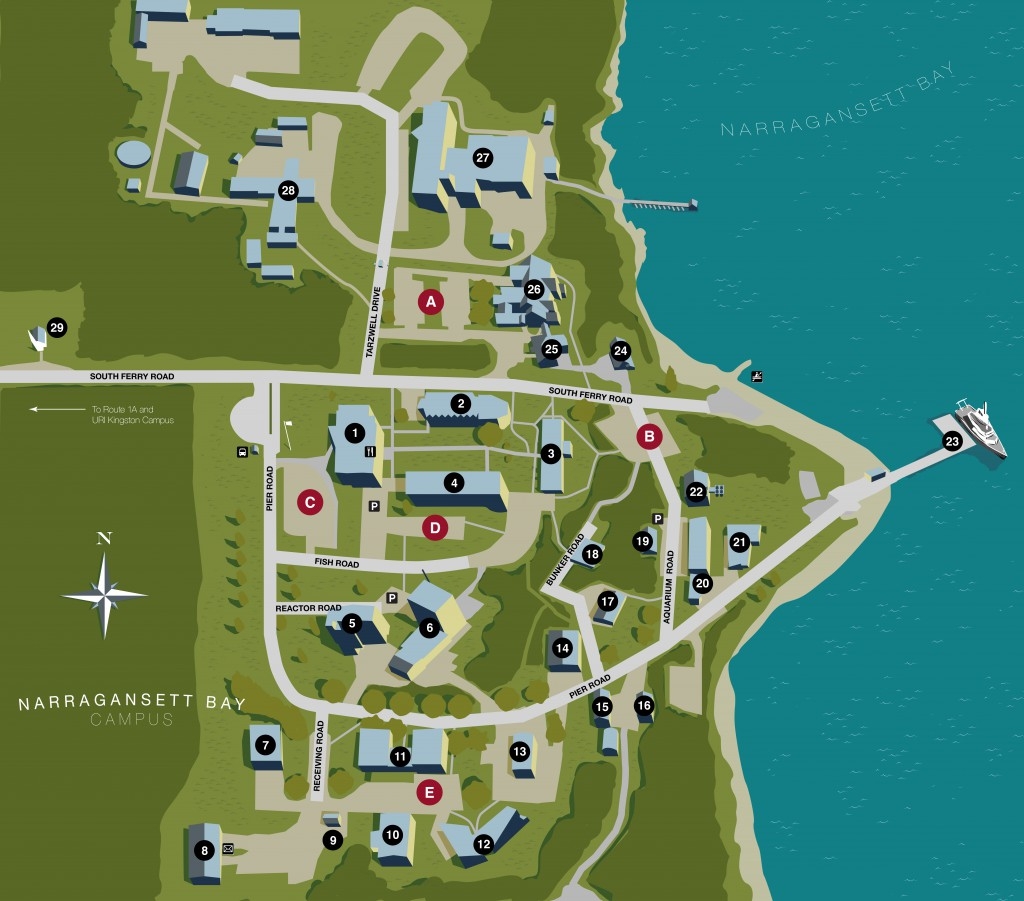
Task: Open building marker number 27
Action: pyautogui.click(x=483, y=158)
